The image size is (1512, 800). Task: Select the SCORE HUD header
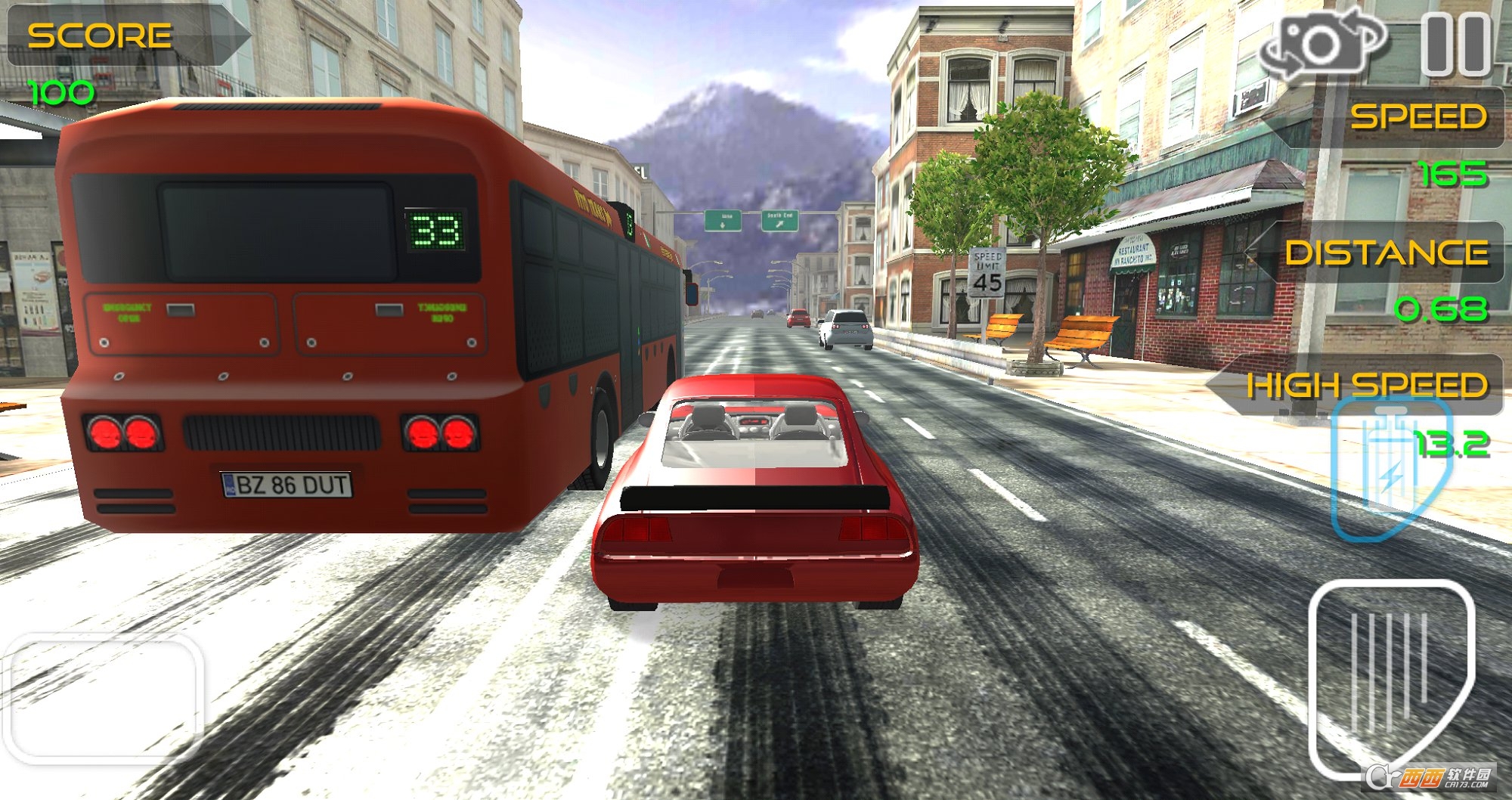tap(98, 34)
